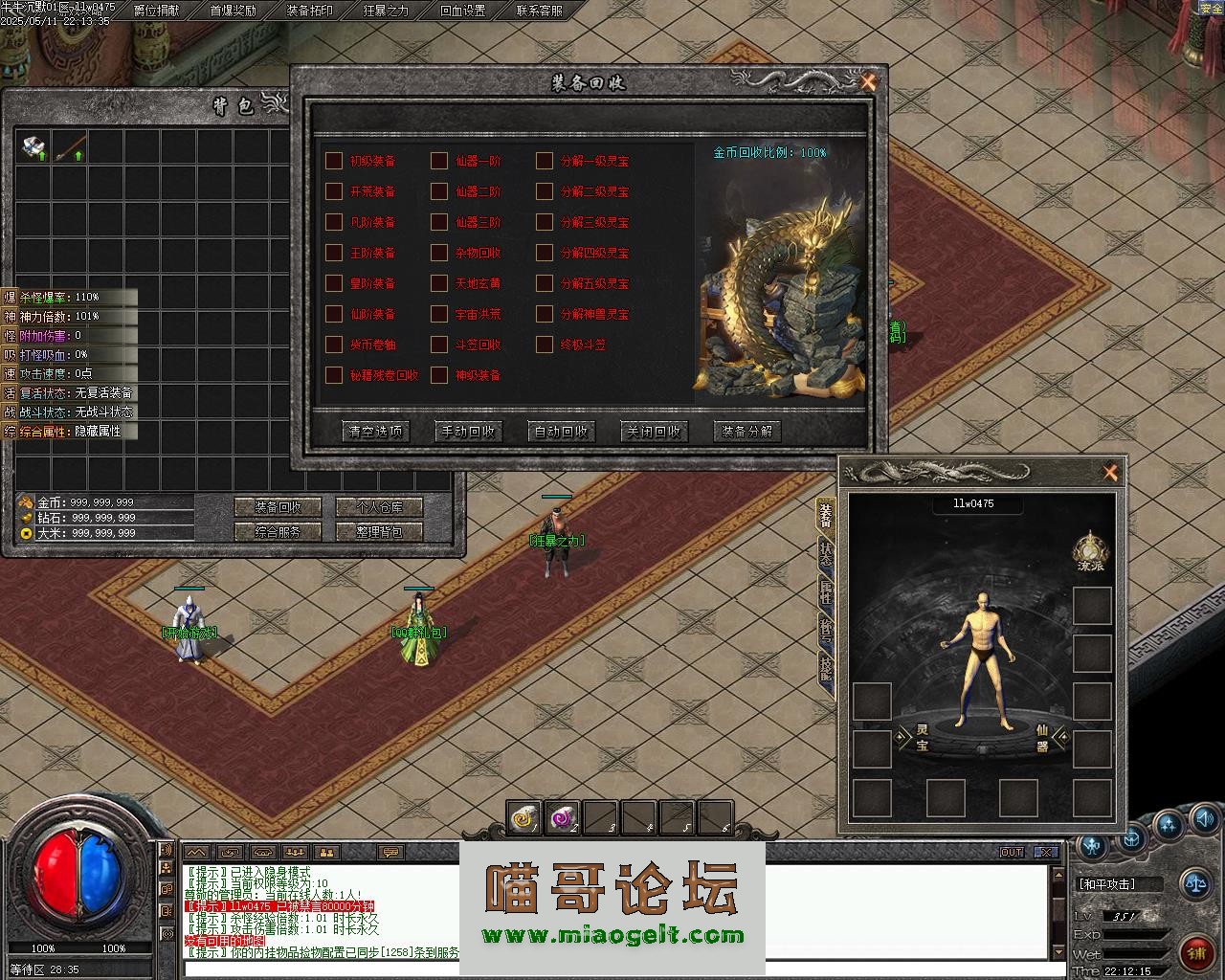Tick the 初级装备 checkbox
This screenshot has width=1225, height=980.
334,161
